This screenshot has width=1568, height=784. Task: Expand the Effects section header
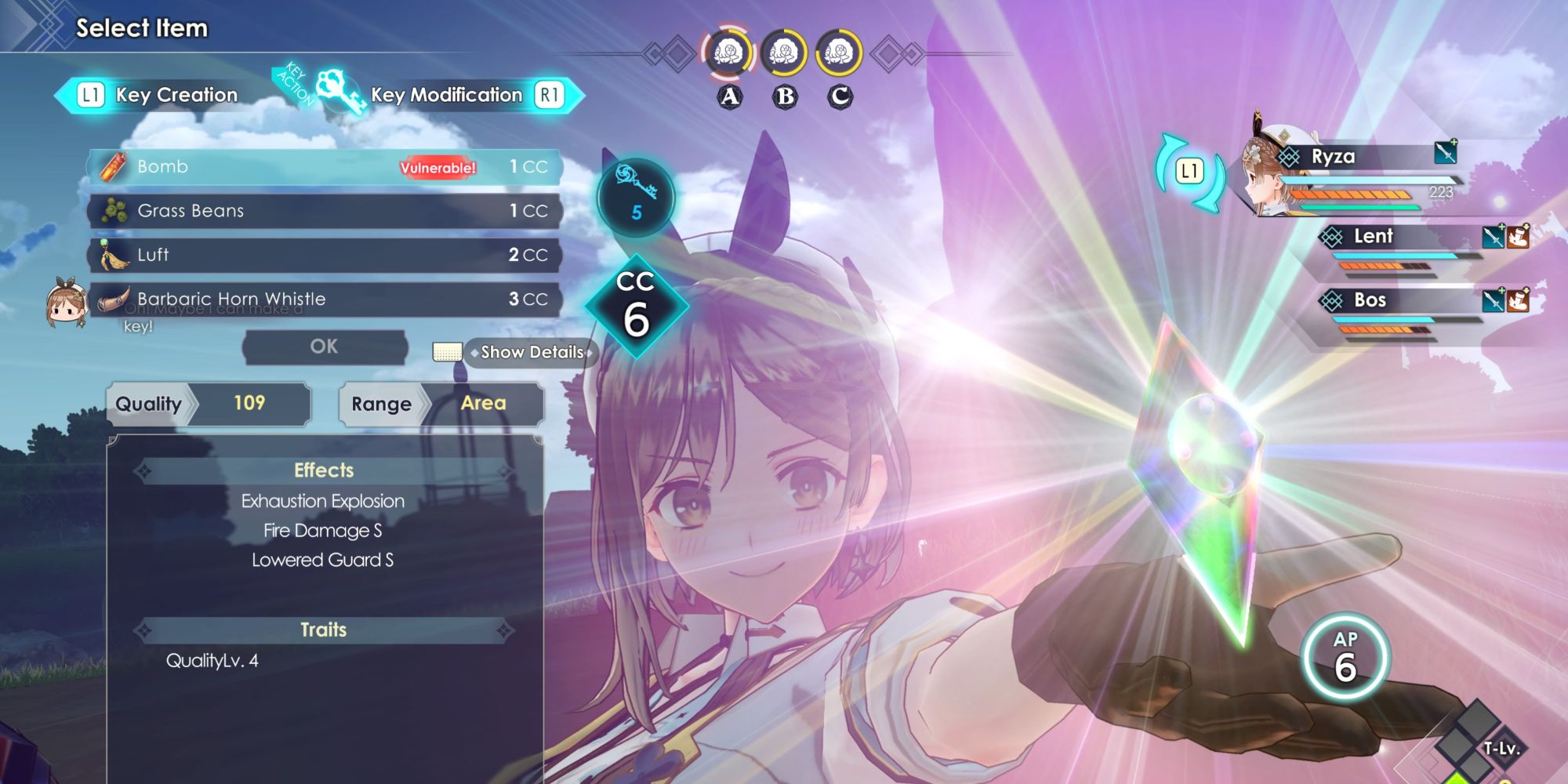[323, 470]
